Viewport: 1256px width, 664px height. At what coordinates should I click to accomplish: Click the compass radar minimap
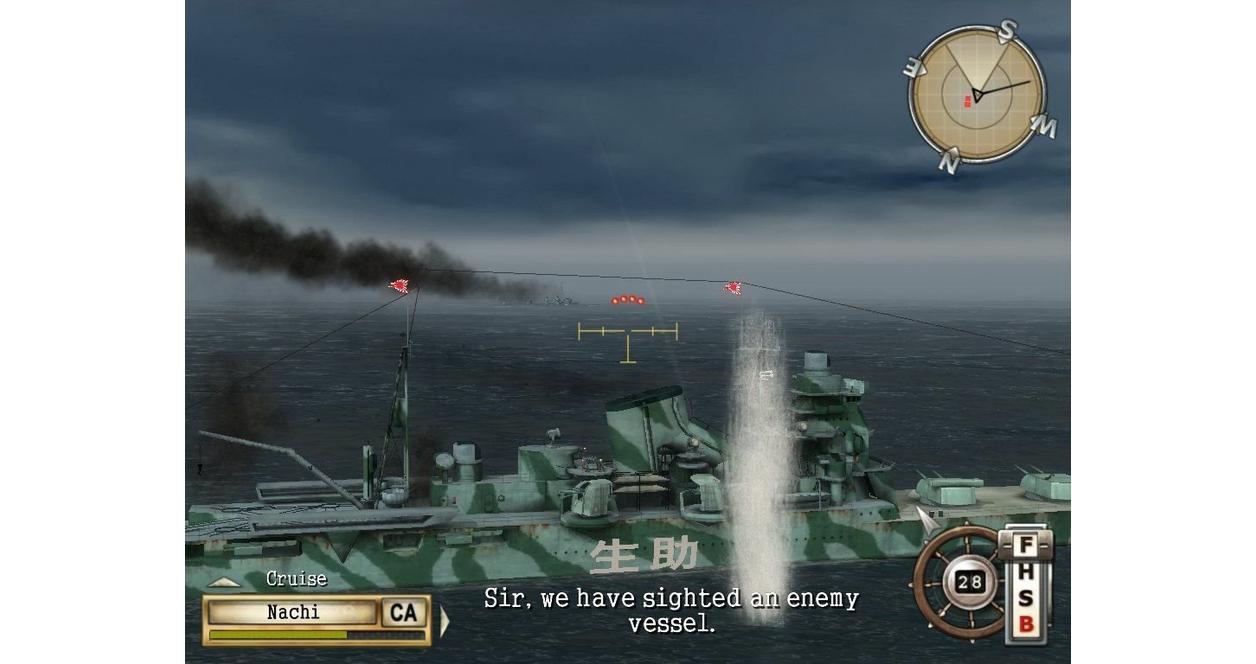click(x=976, y=94)
